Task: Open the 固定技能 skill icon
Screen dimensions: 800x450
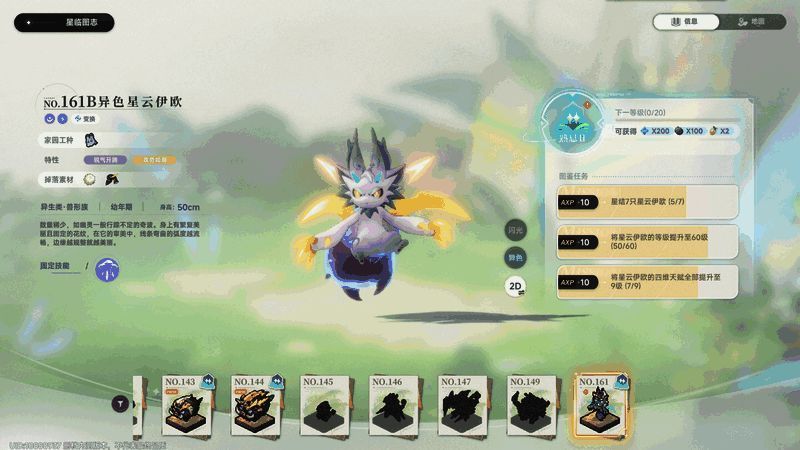Action: point(107,267)
